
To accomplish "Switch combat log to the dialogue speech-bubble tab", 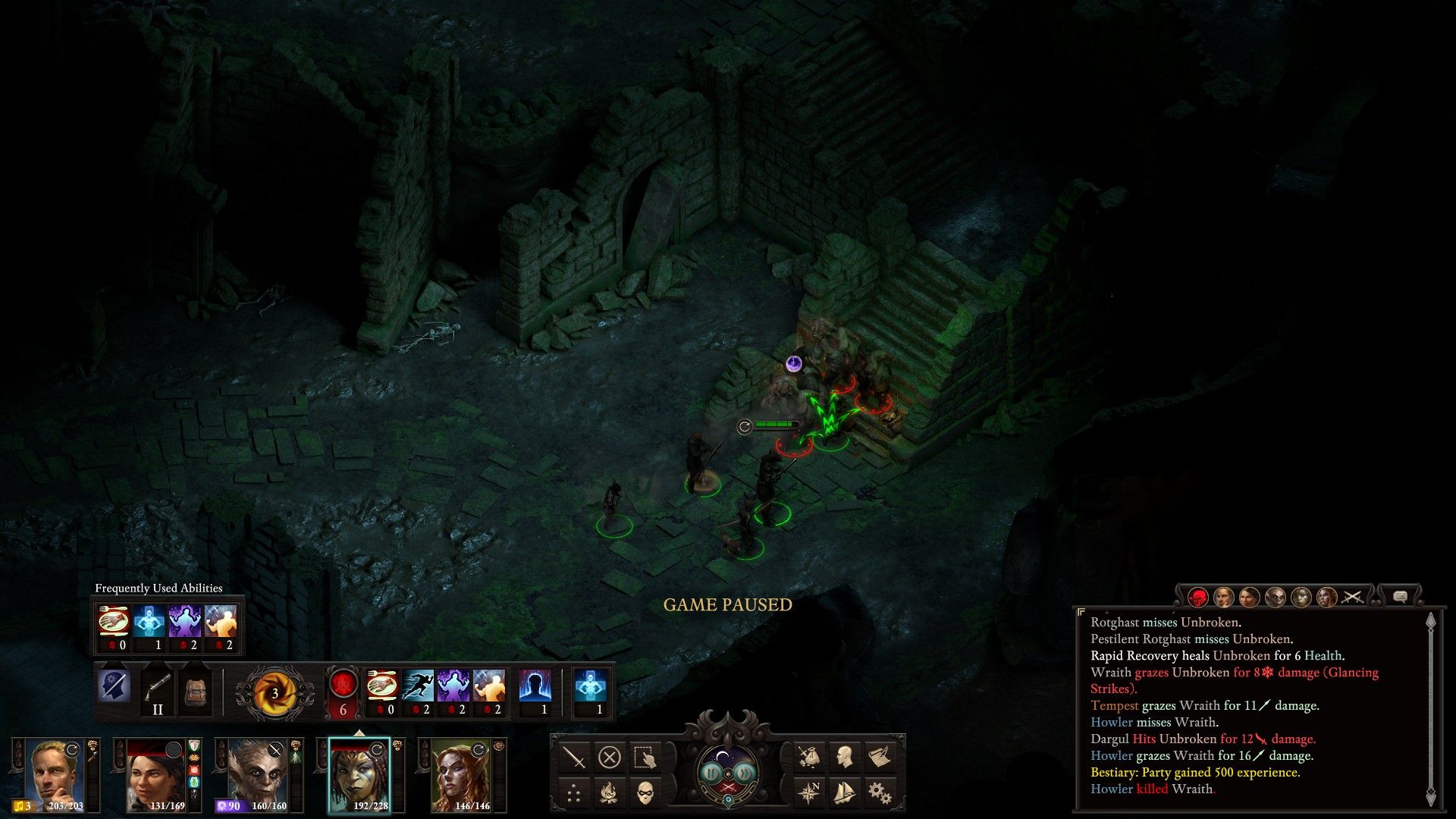I will click(1400, 598).
